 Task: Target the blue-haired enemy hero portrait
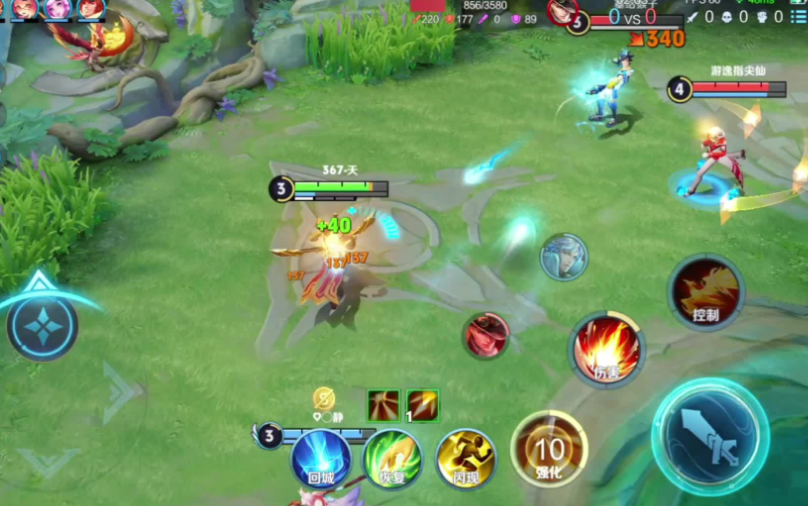(x=564, y=257)
